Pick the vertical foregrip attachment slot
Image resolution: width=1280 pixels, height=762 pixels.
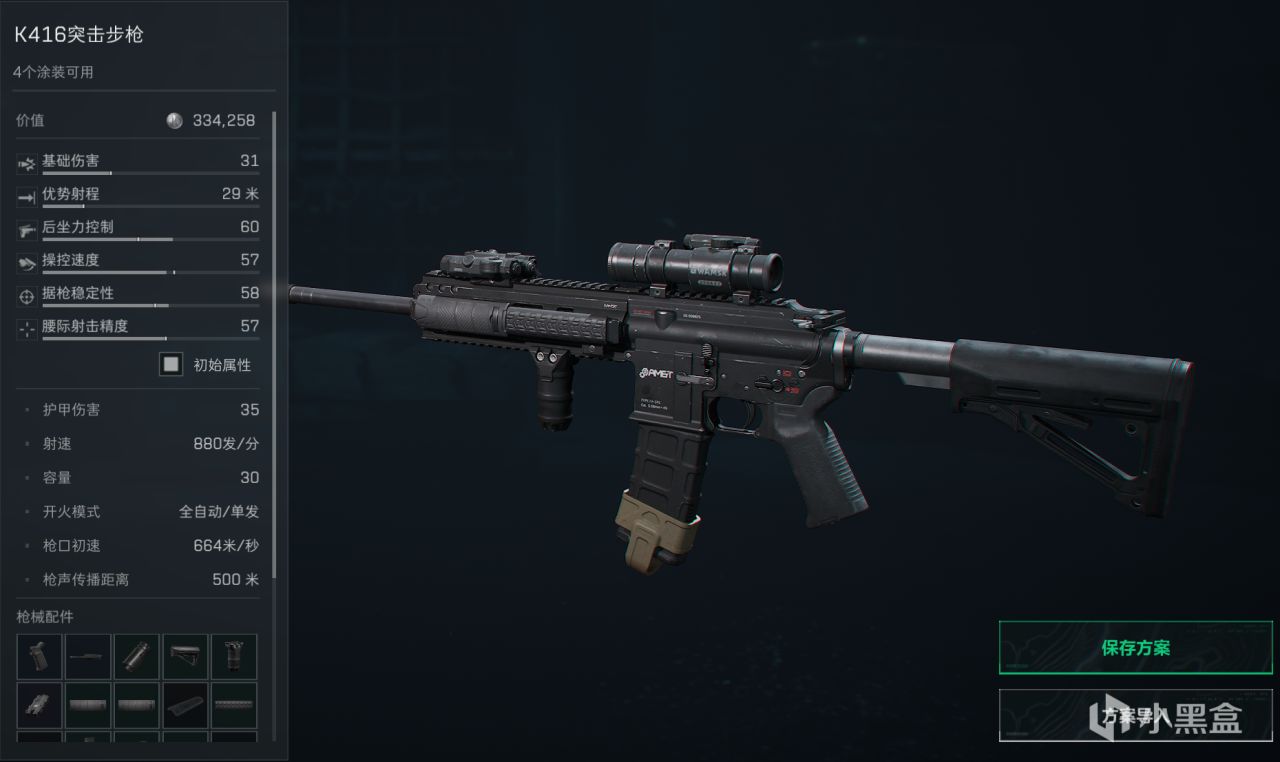pos(234,656)
